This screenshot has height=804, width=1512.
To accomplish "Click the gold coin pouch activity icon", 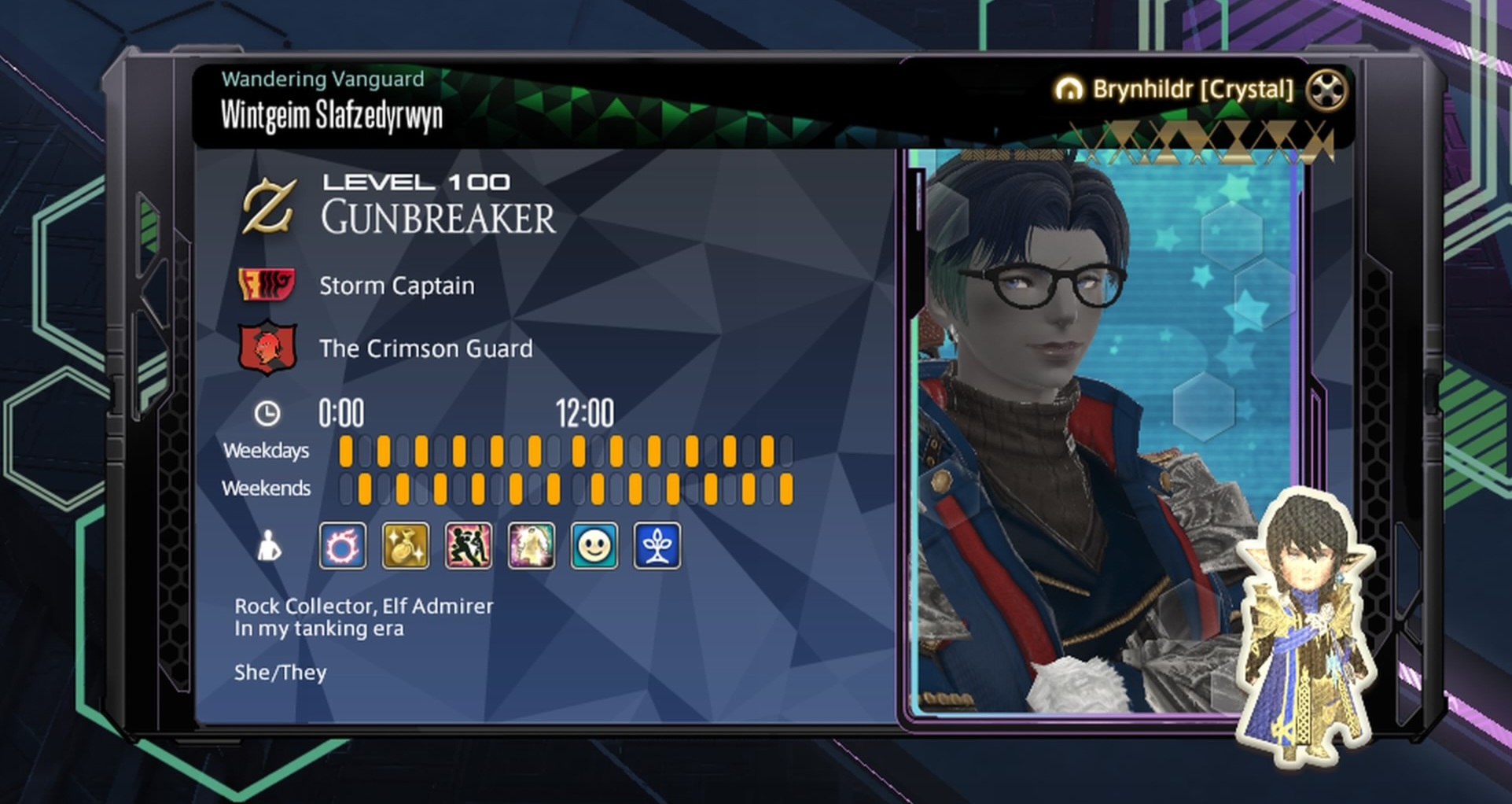I will click(406, 545).
